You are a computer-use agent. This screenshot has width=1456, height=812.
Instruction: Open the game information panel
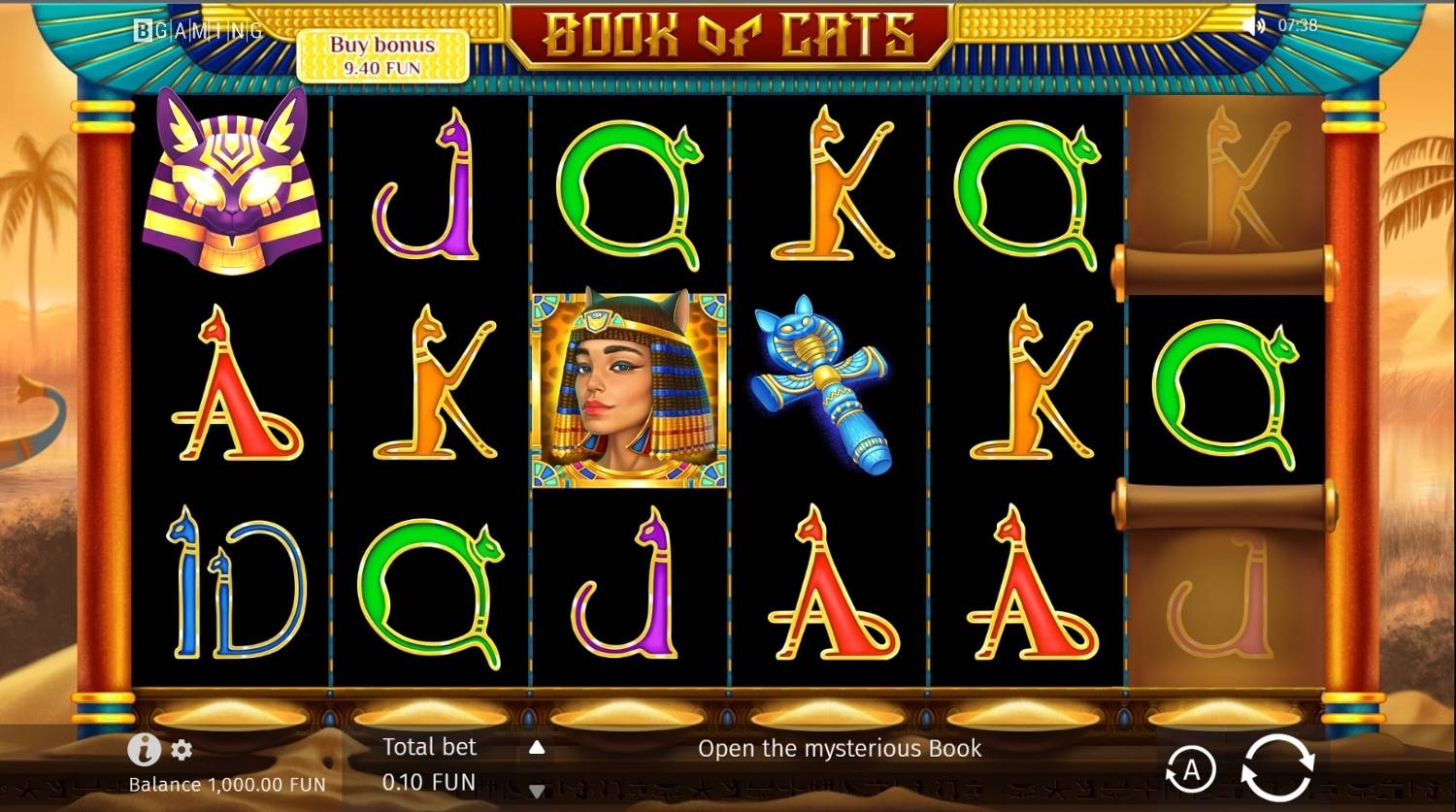(143, 750)
